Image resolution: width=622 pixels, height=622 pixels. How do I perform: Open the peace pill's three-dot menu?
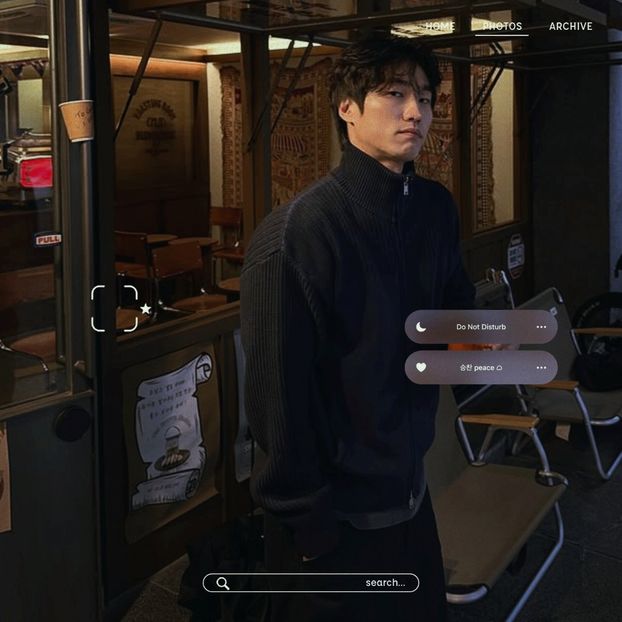[x=541, y=367]
